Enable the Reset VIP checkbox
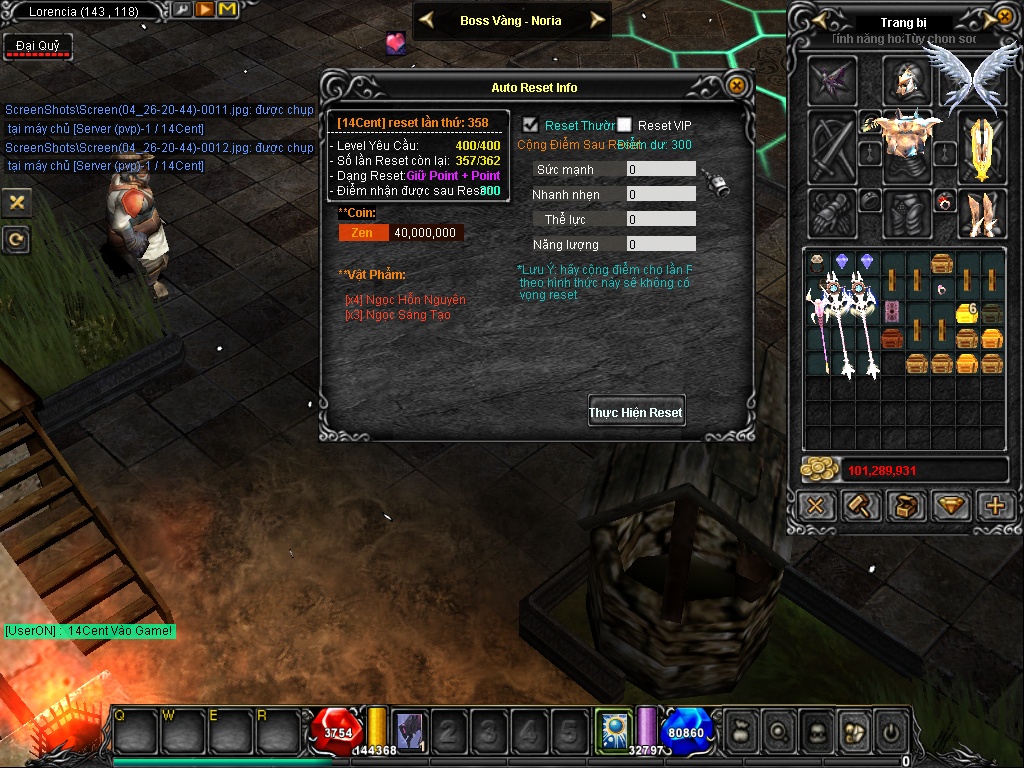Image resolution: width=1024 pixels, height=768 pixels. 625,125
